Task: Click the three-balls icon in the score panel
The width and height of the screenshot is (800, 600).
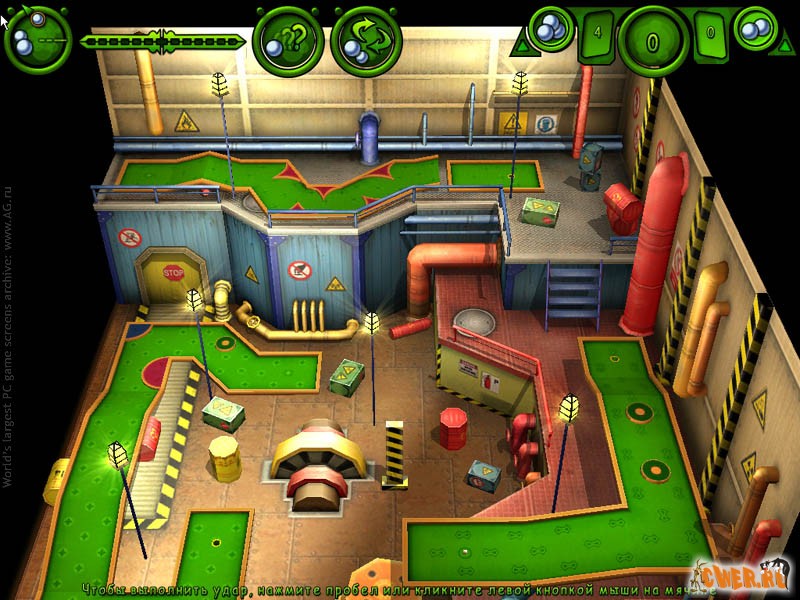Action: pos(547,27)
